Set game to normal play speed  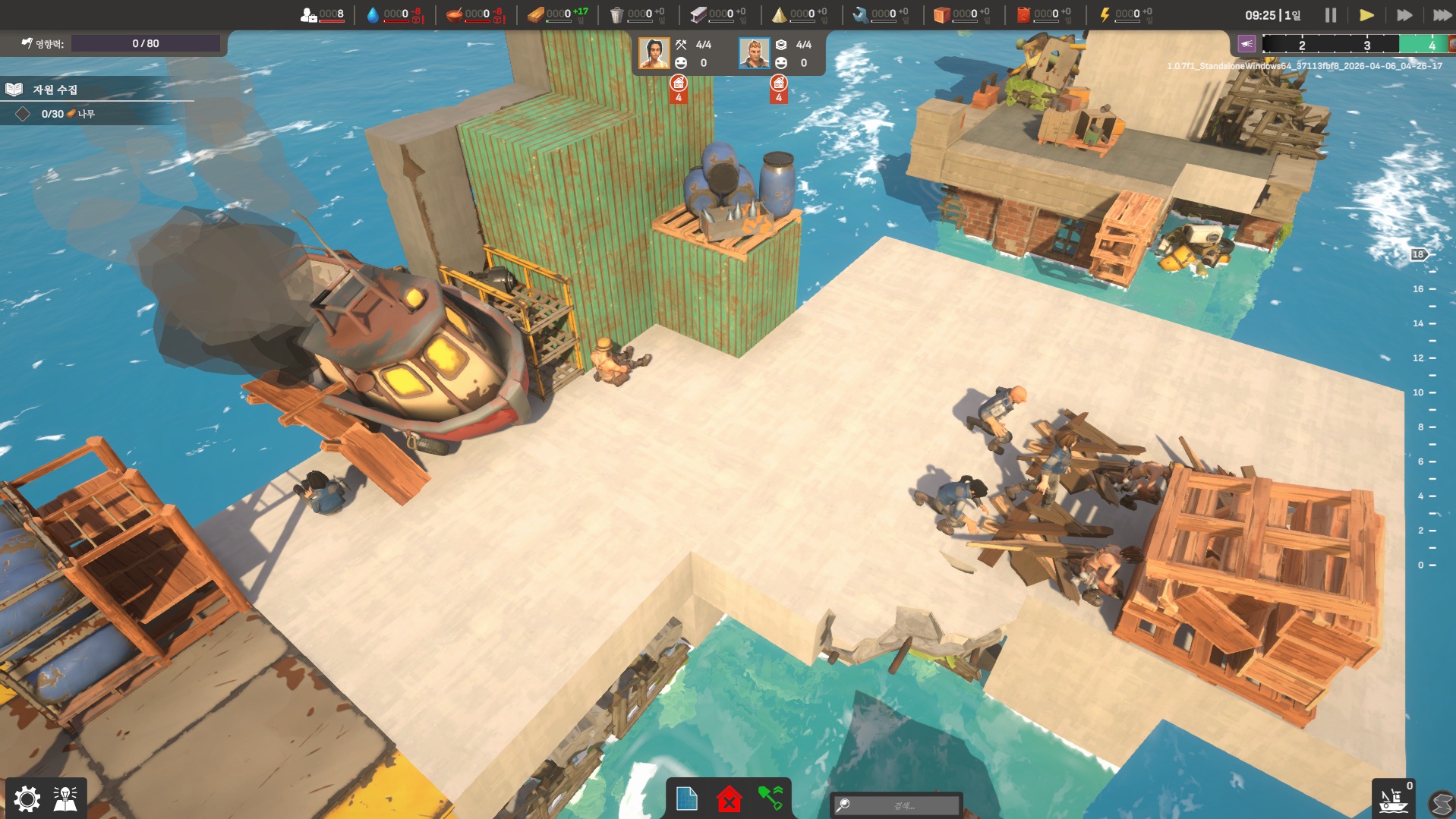1366,15
